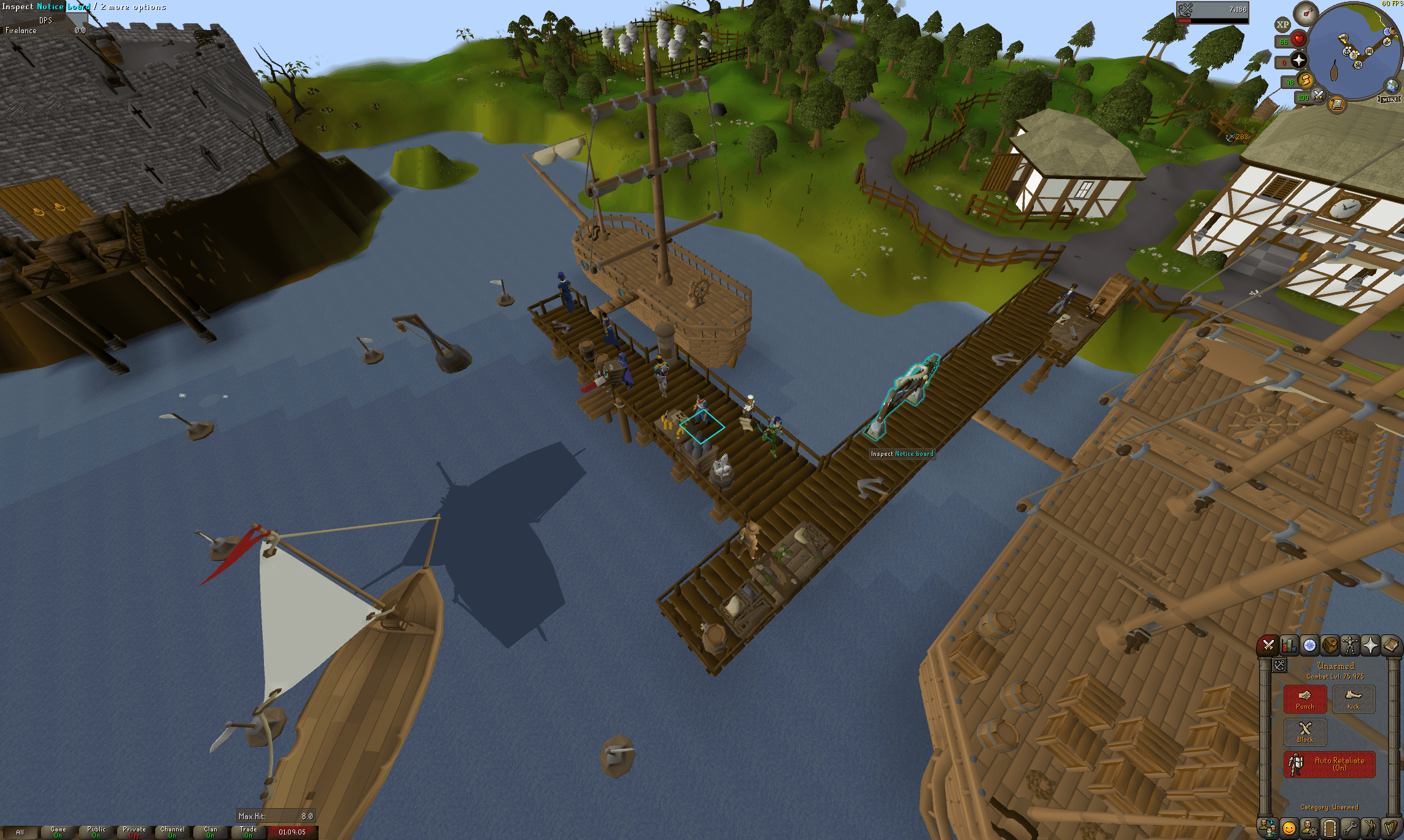This screenshot has height=840, width=1404.
Task: Select the Public chat filter tab
Action: 96,831
